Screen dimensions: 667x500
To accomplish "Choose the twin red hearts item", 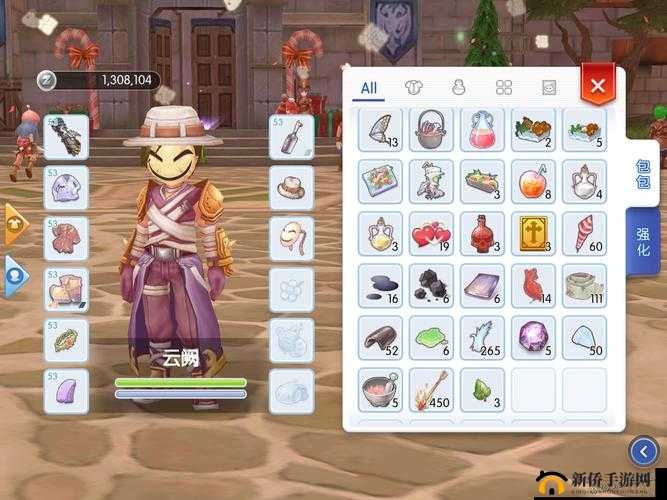I will click(x=431, y=233).
